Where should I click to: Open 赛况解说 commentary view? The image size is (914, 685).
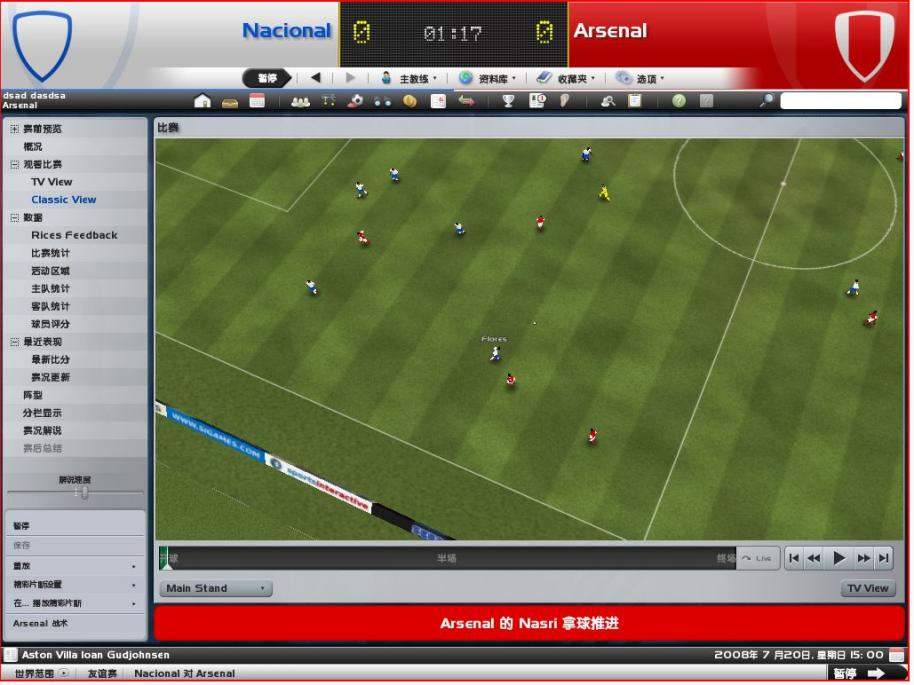[x=44, y=430]
